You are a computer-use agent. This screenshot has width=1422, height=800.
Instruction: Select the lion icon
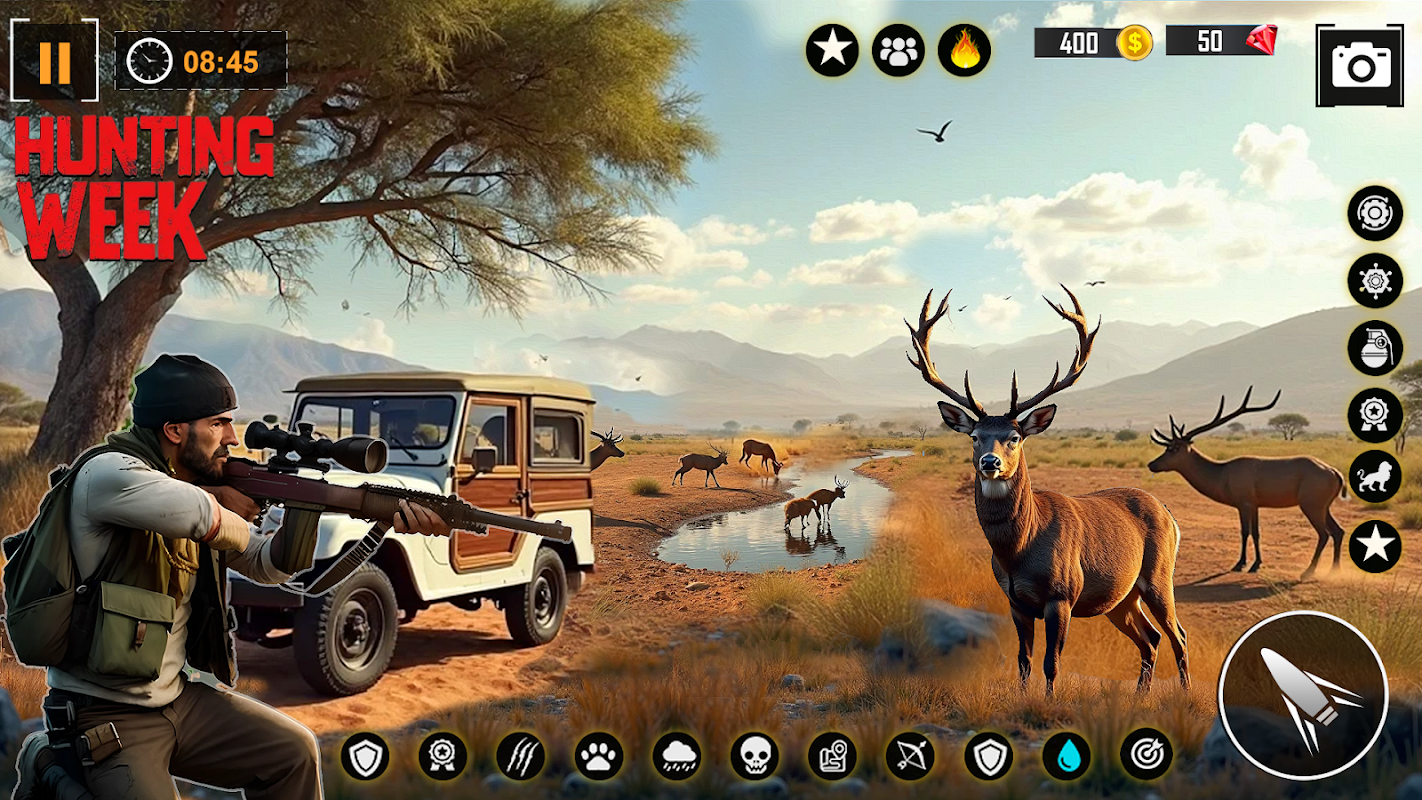(1375, 477)
